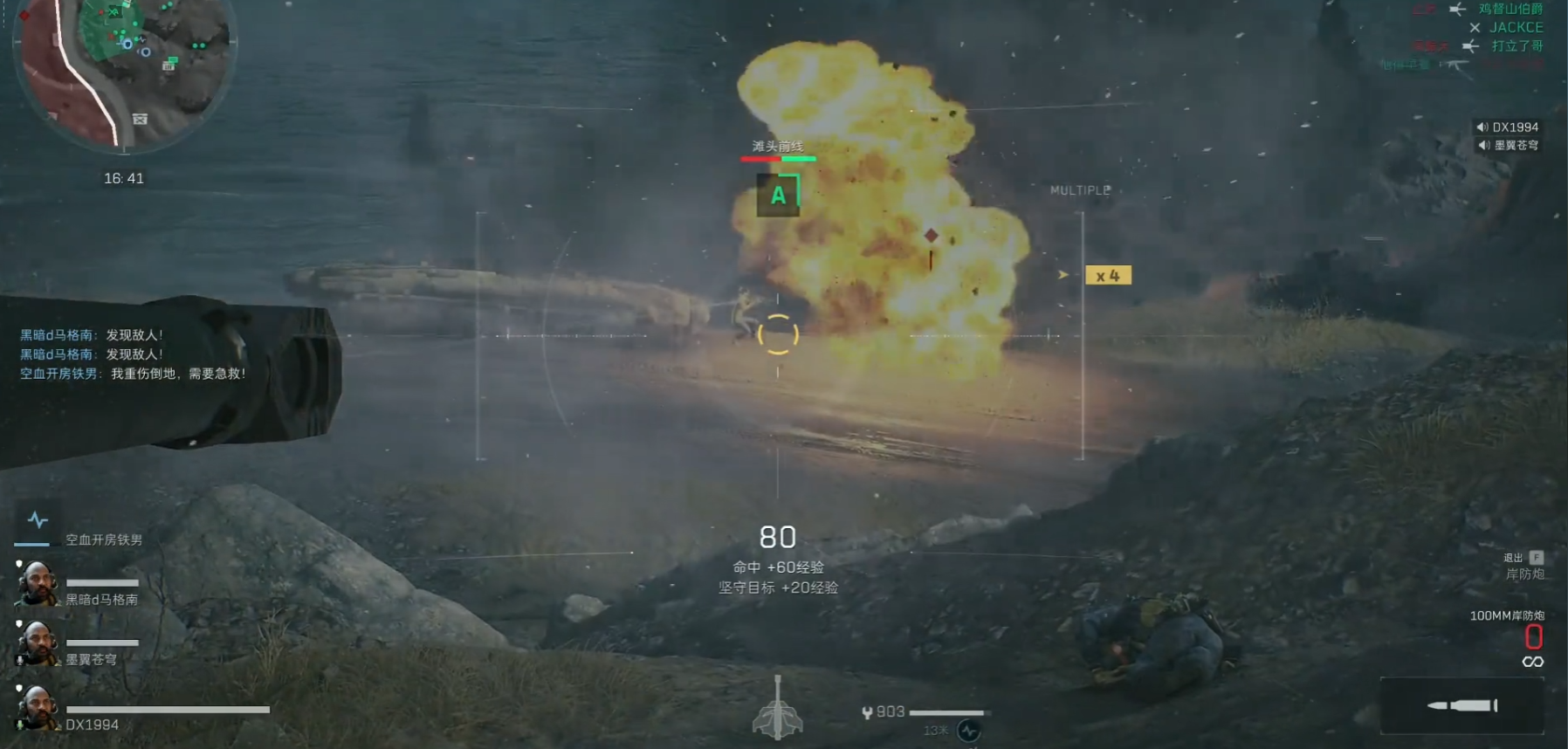Image resolution: width=1568 pixels, height=749 pixels.
Task: Select squad member 黑暗d马格南's portrait
Action: 36,584
